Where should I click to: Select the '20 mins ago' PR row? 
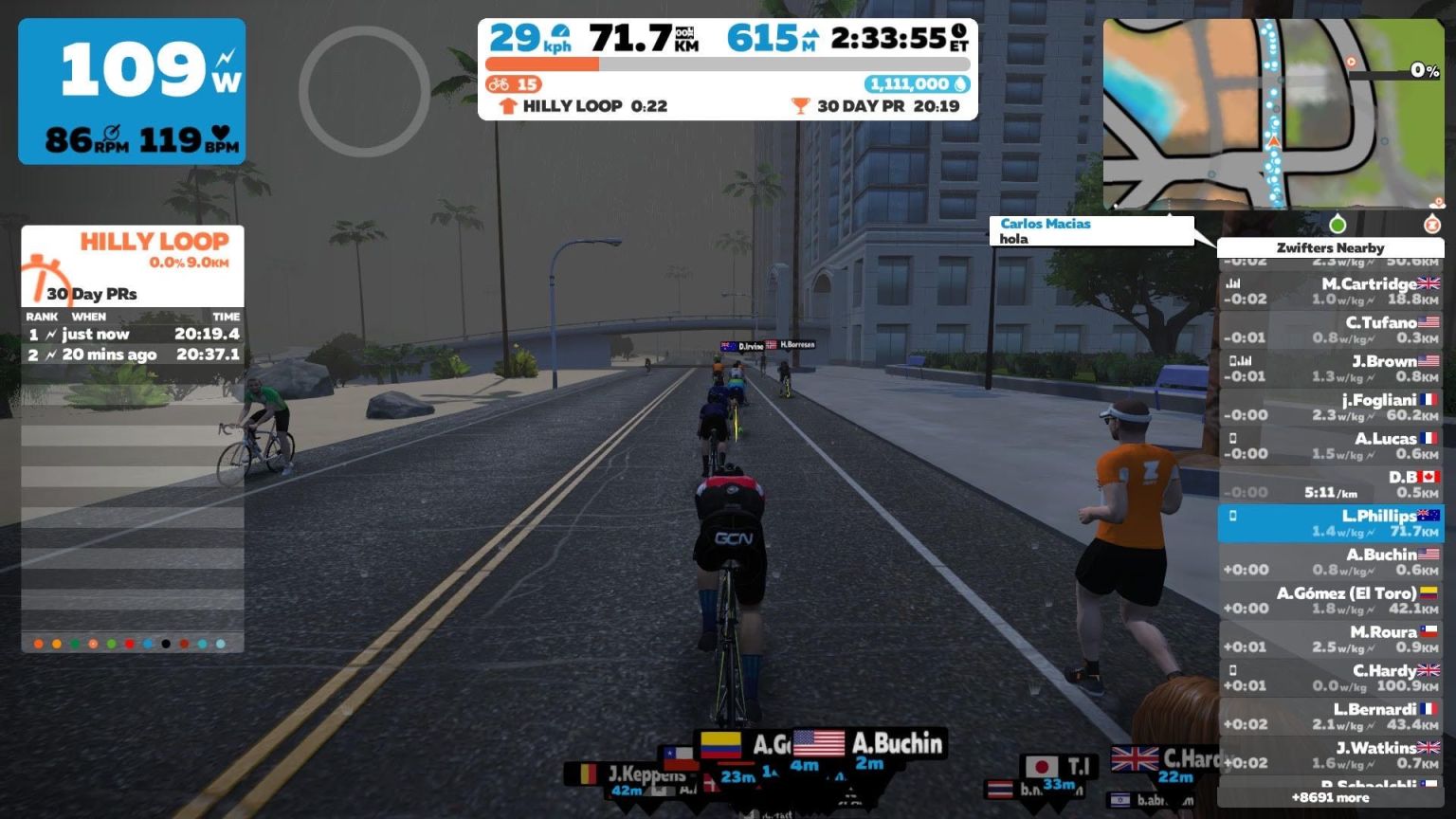pyautogui.click(x=133, y=355)
